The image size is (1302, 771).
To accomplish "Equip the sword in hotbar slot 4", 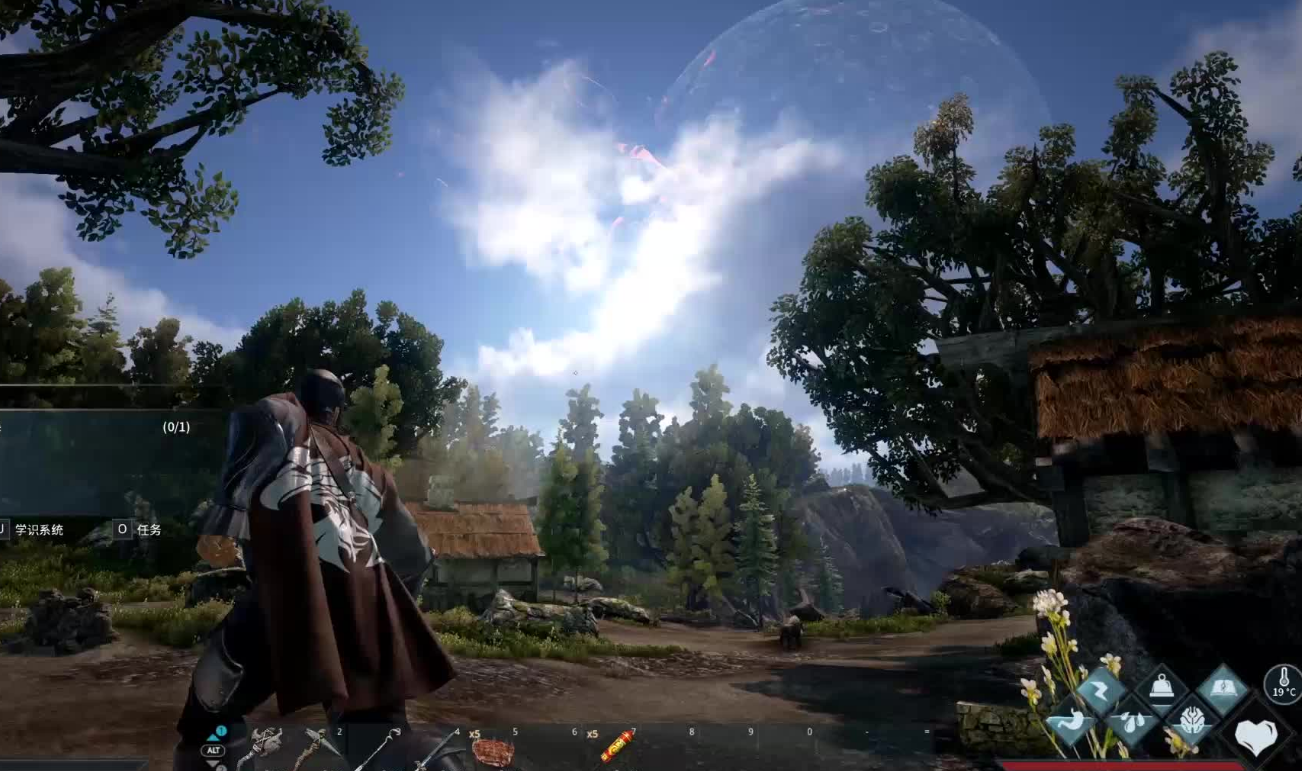I will point(435,748).
